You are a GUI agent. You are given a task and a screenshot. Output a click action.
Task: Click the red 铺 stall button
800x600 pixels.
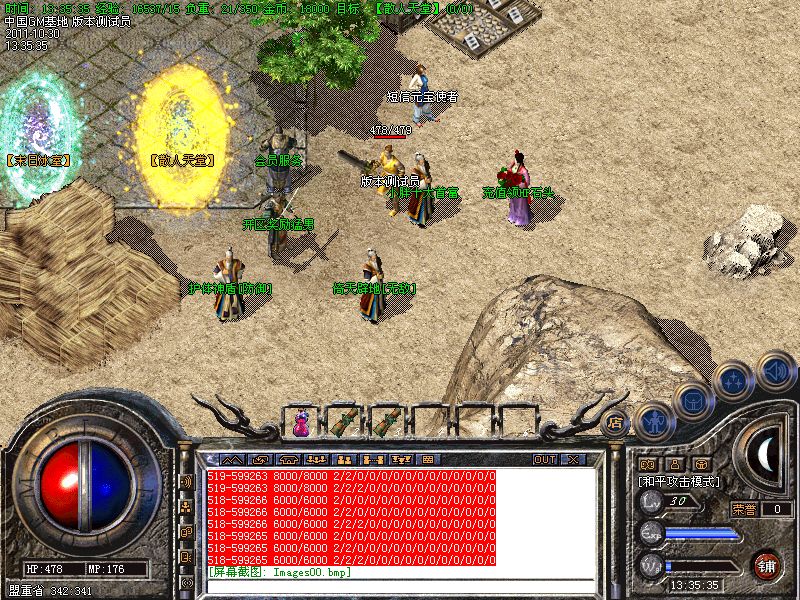(768, 563)
